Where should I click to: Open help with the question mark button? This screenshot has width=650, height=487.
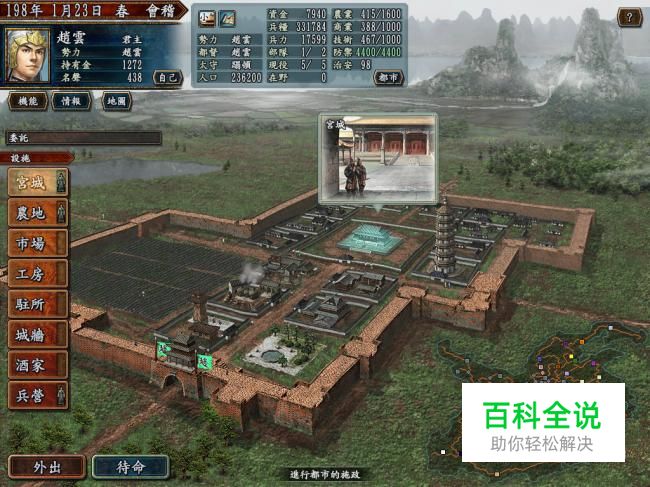629,16
